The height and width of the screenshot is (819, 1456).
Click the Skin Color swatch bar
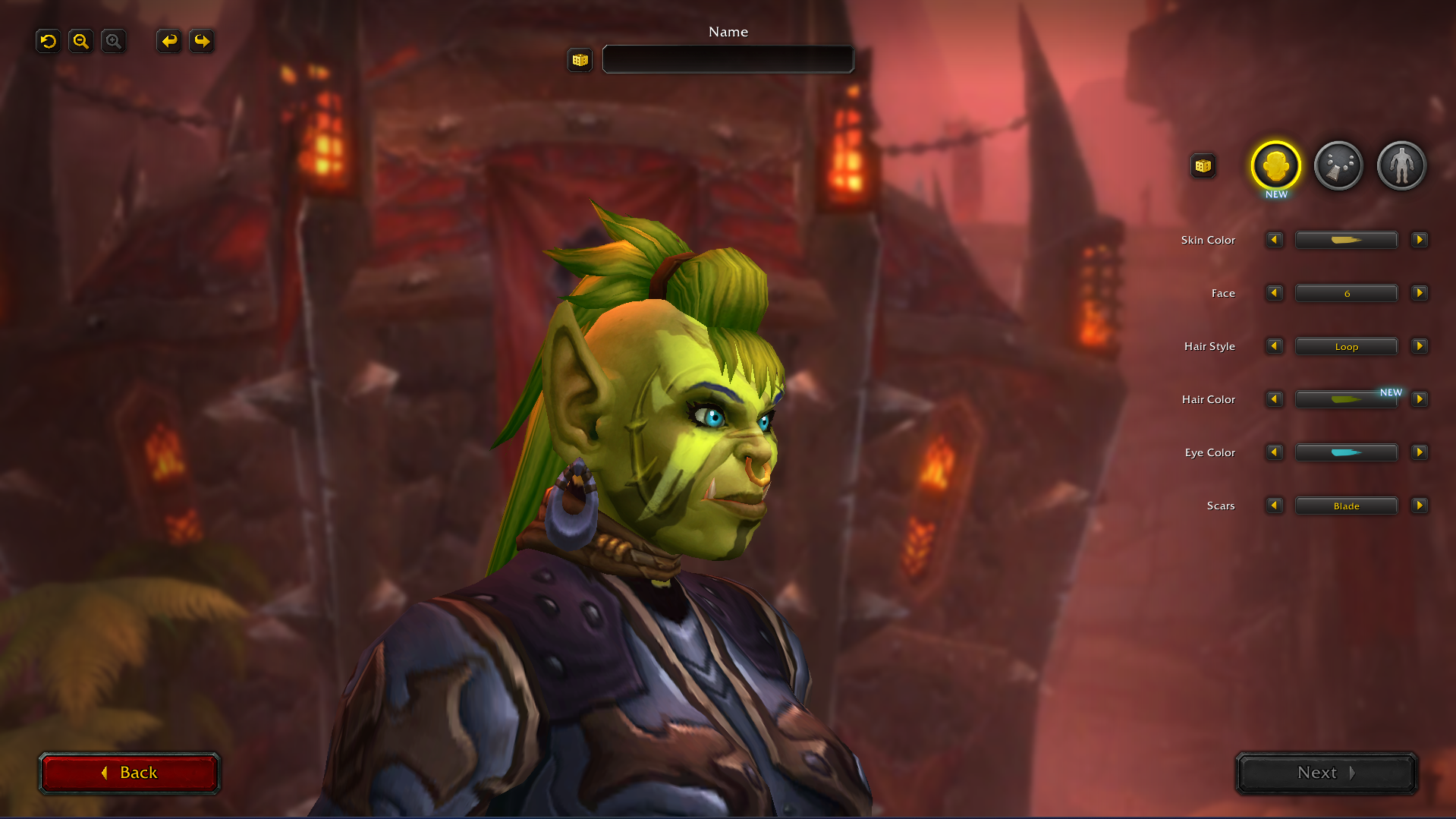click(1346, 240)
